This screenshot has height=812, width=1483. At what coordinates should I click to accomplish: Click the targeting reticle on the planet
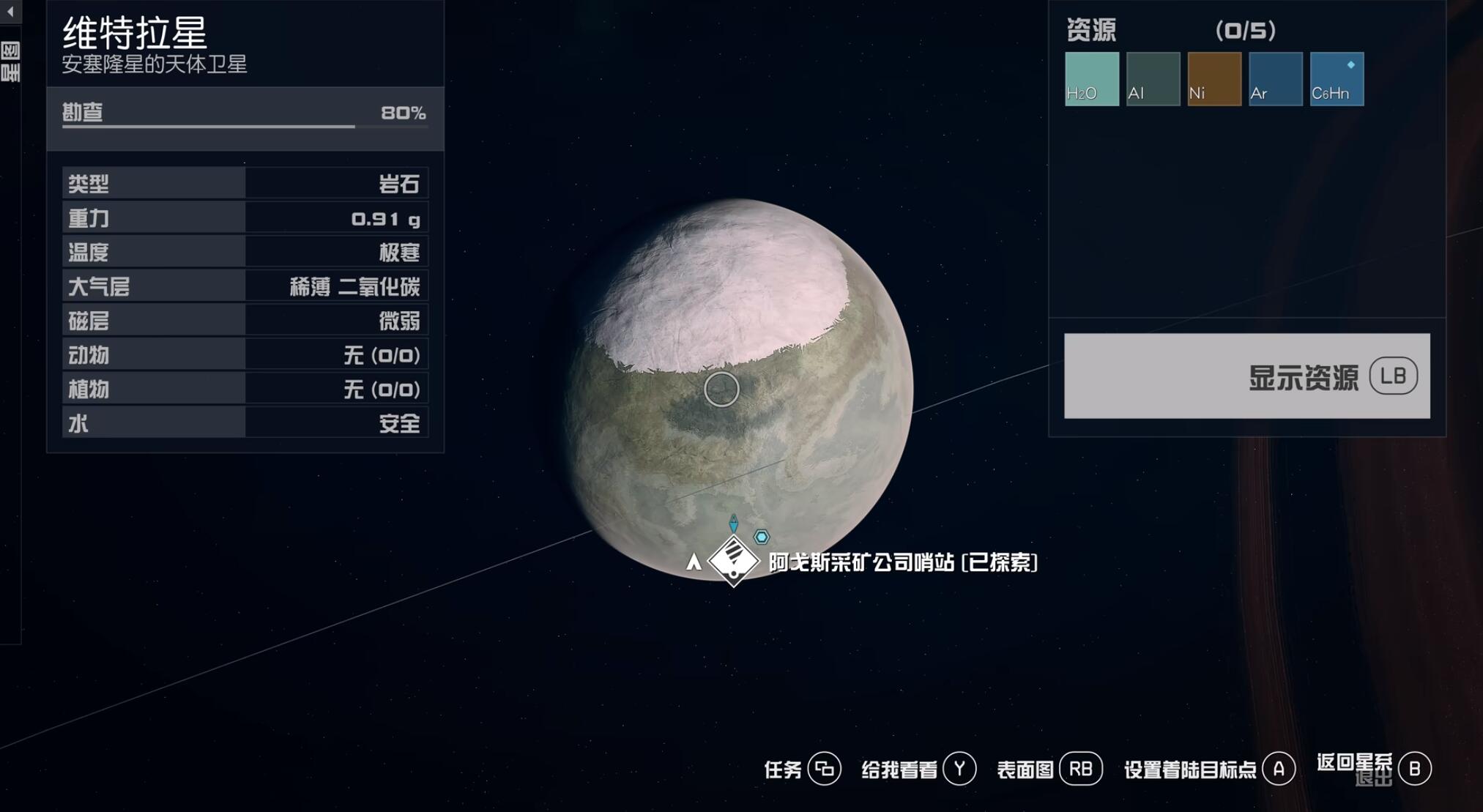[724, 389]
